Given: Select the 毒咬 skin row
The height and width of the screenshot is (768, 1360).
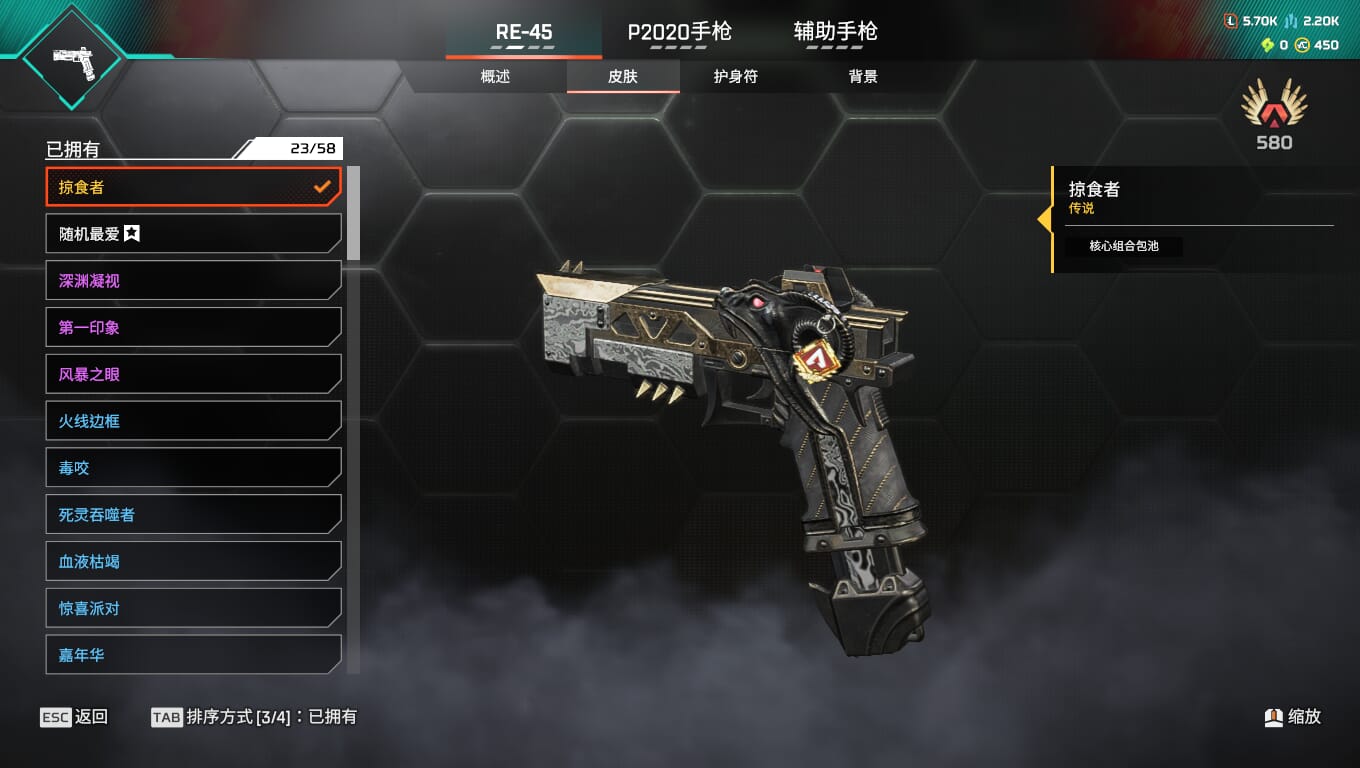Looking at the screenshot, I should pyautogui.click(x=193, y=468).
